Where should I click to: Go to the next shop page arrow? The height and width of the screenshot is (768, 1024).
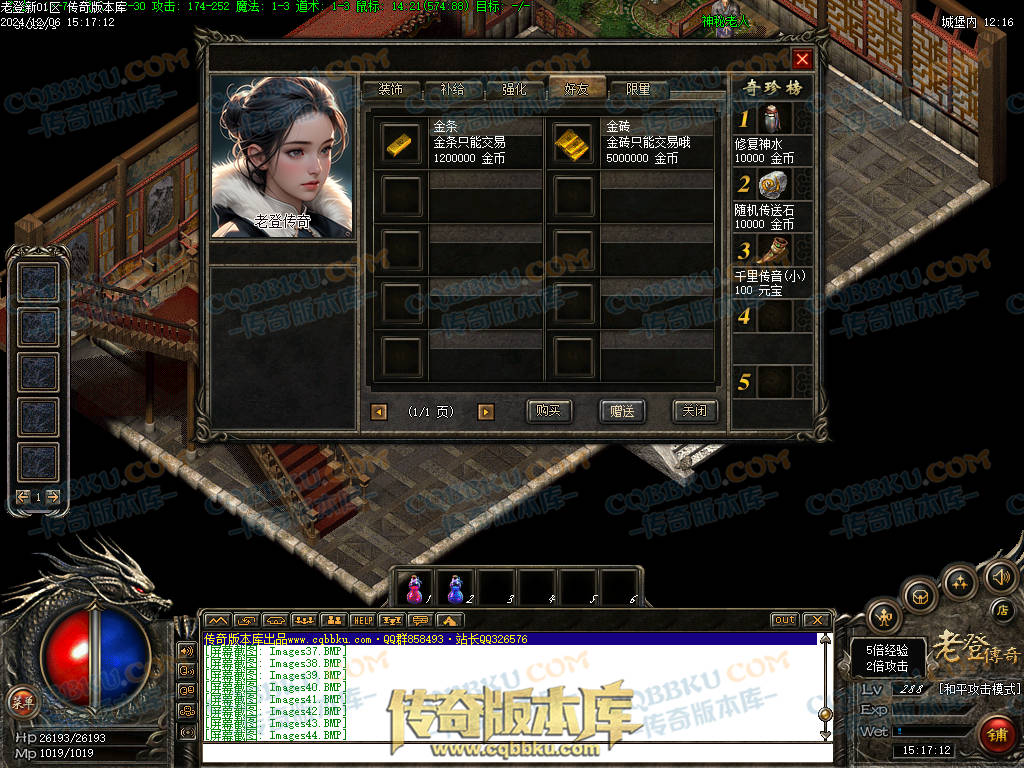486,412
